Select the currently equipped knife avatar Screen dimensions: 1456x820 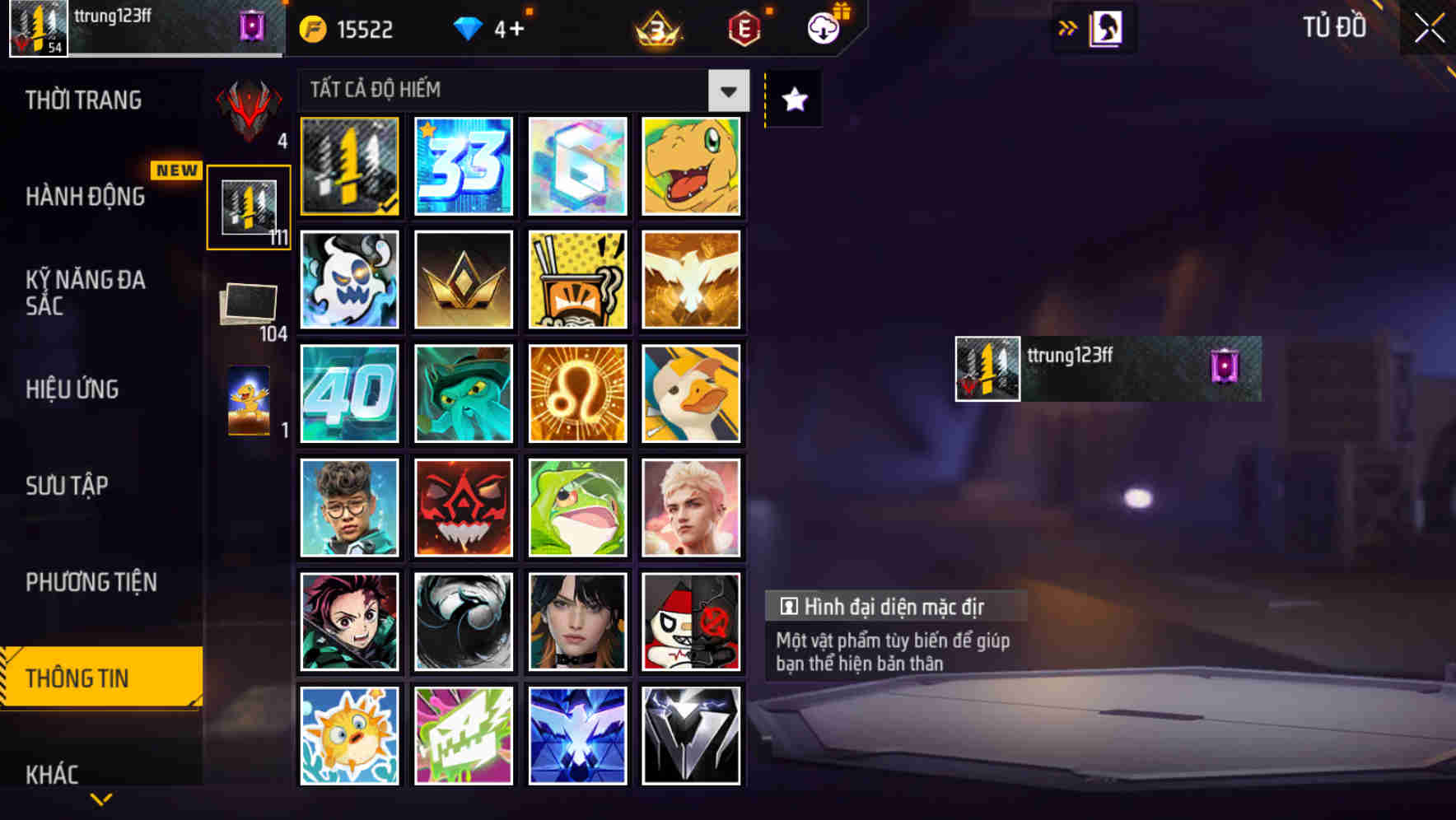coord(349,167)
